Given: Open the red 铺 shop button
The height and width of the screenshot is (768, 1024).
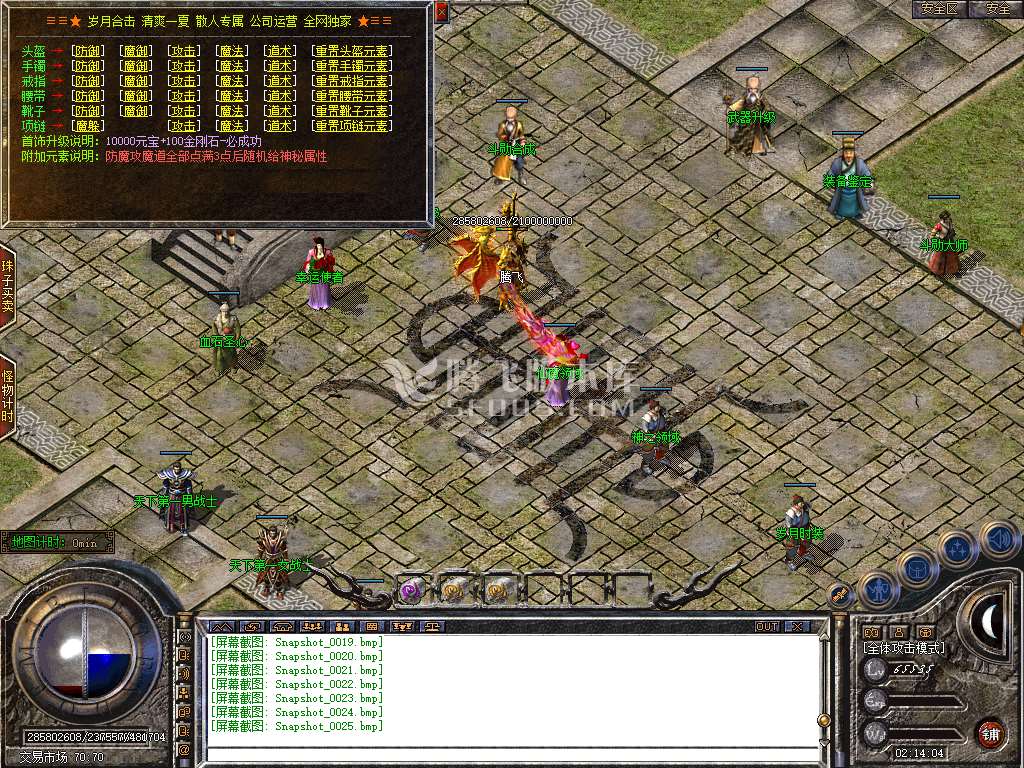Looking at the screenshot, I should [990, 732].
